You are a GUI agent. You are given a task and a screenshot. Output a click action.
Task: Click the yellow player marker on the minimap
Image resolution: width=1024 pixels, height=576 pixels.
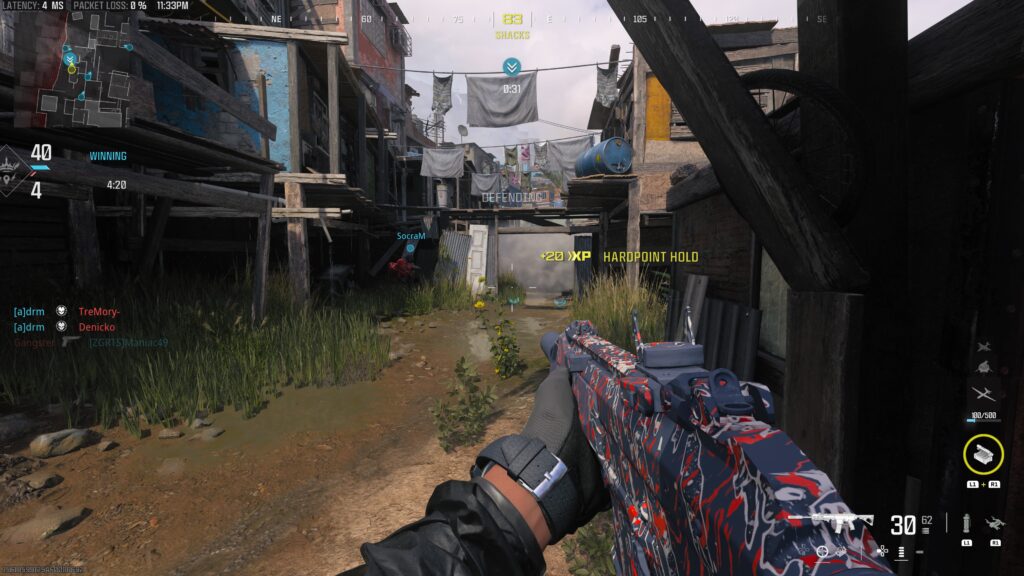(x=70, y=60)
